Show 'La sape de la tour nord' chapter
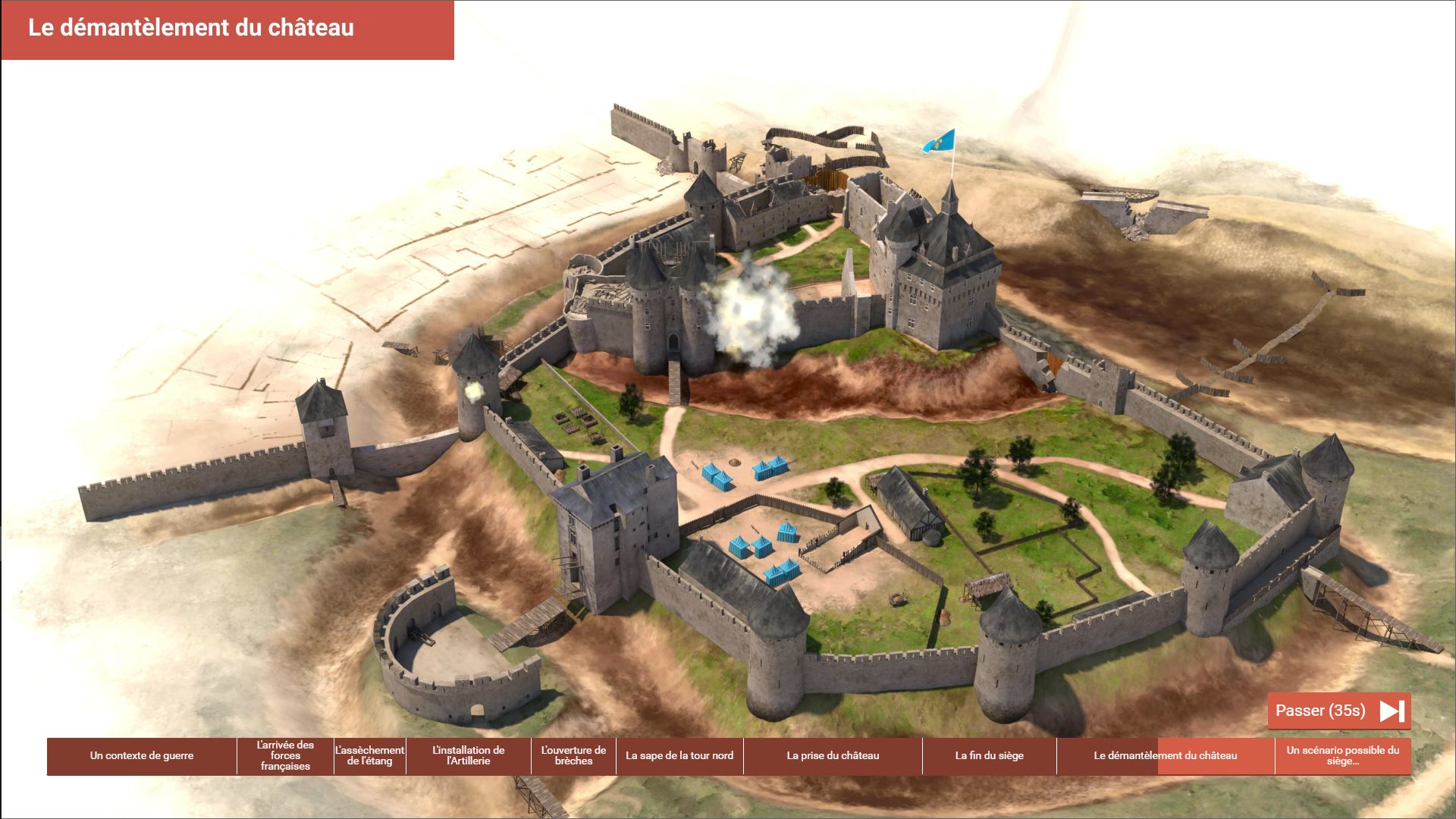The height and width of the screenshot is (819, 1456). click(679, 756)
